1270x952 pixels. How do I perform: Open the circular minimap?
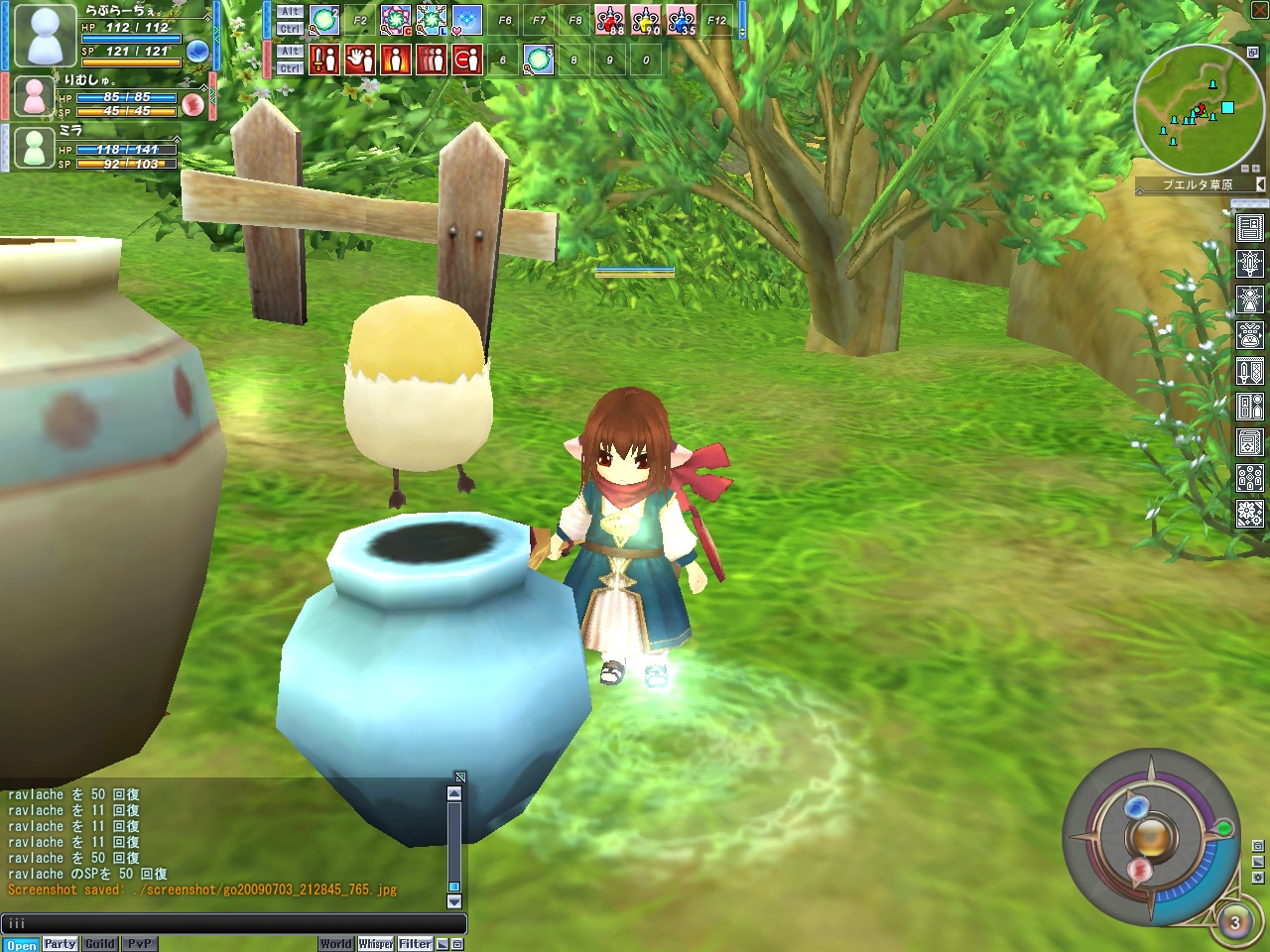[1199, 109]
